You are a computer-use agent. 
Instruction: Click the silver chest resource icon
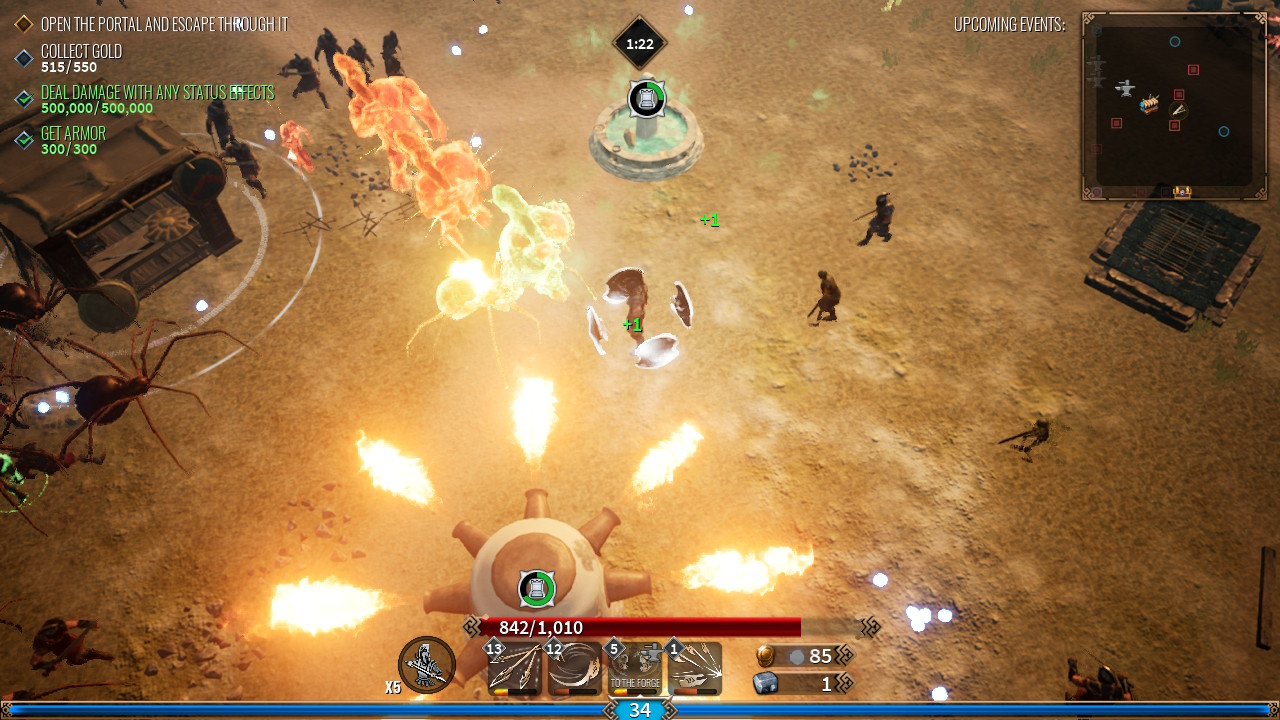766,683
